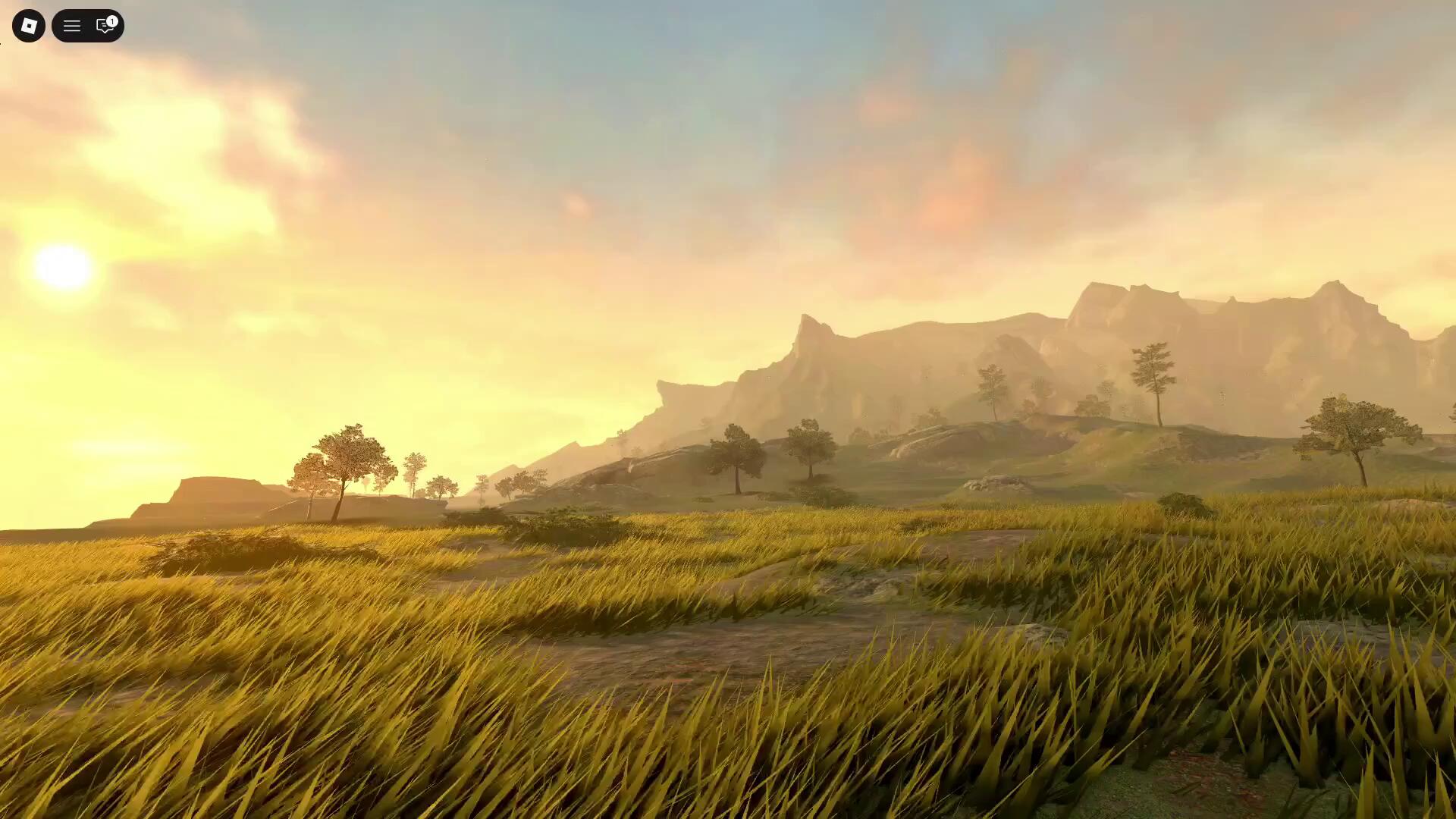Open the Roblox logo menu
1456x819 pixels.
tap(29, 26)
